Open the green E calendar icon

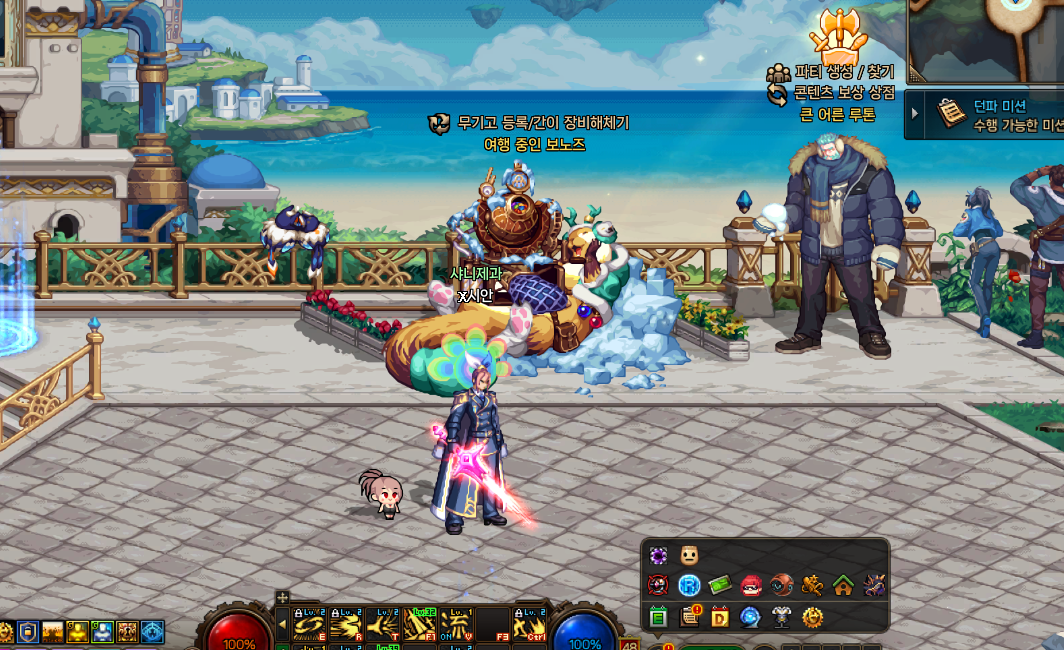pyautogui.click(x=658, y=617)
